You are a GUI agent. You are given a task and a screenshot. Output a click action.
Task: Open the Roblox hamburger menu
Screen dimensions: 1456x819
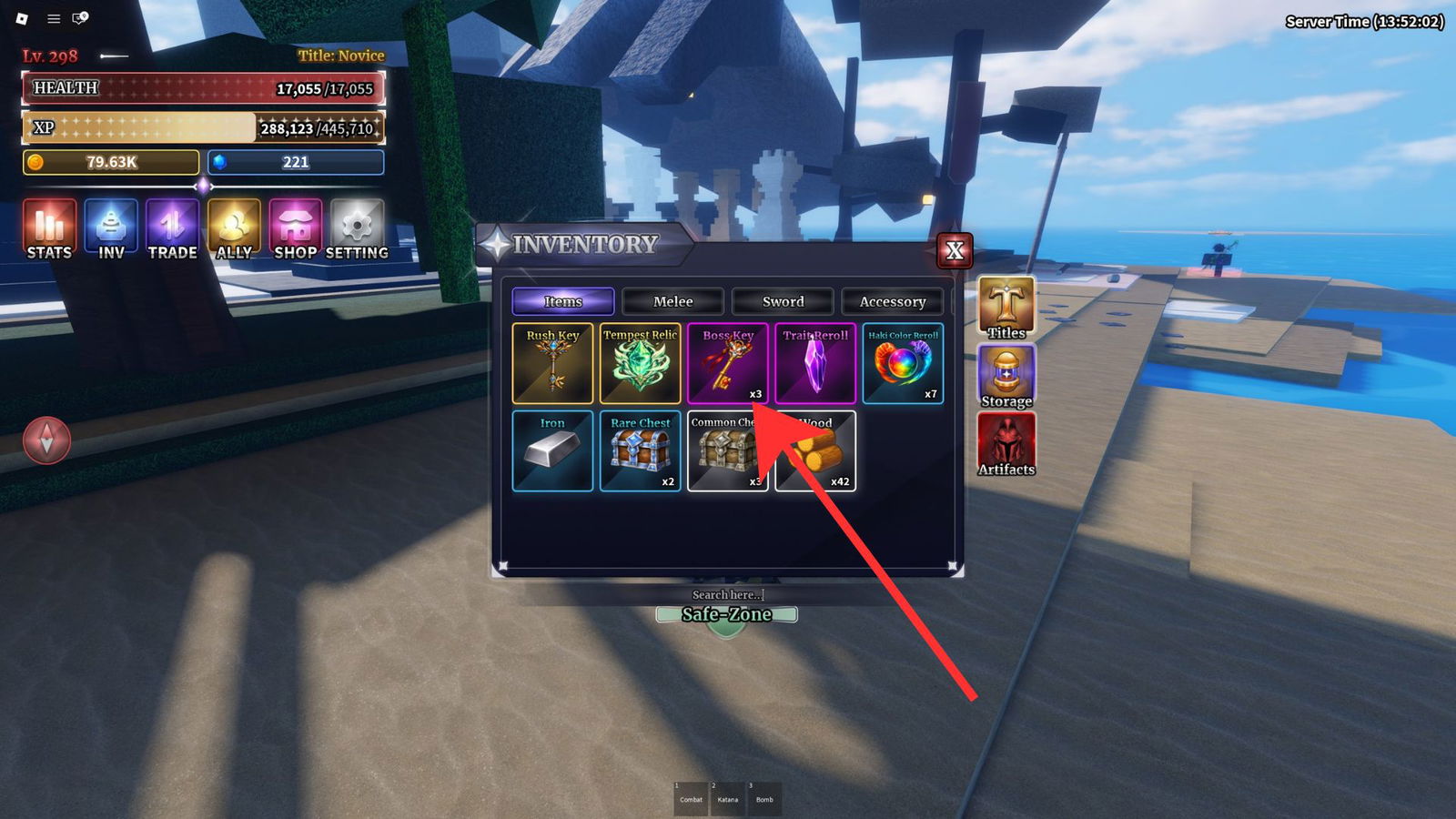[53, 17]
